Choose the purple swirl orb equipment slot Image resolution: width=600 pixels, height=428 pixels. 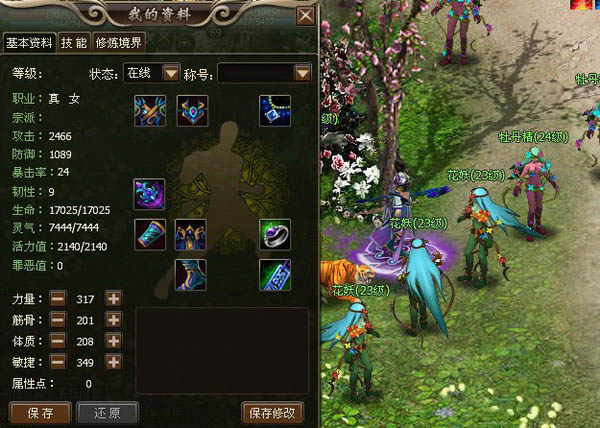[x=149, y=193]
